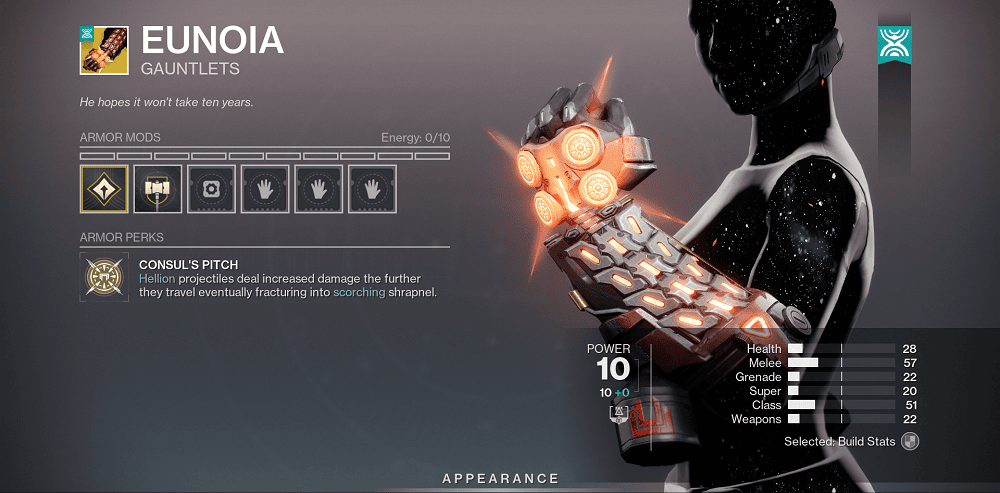Click the small emblem icon below Power

[x=619, y=413]
